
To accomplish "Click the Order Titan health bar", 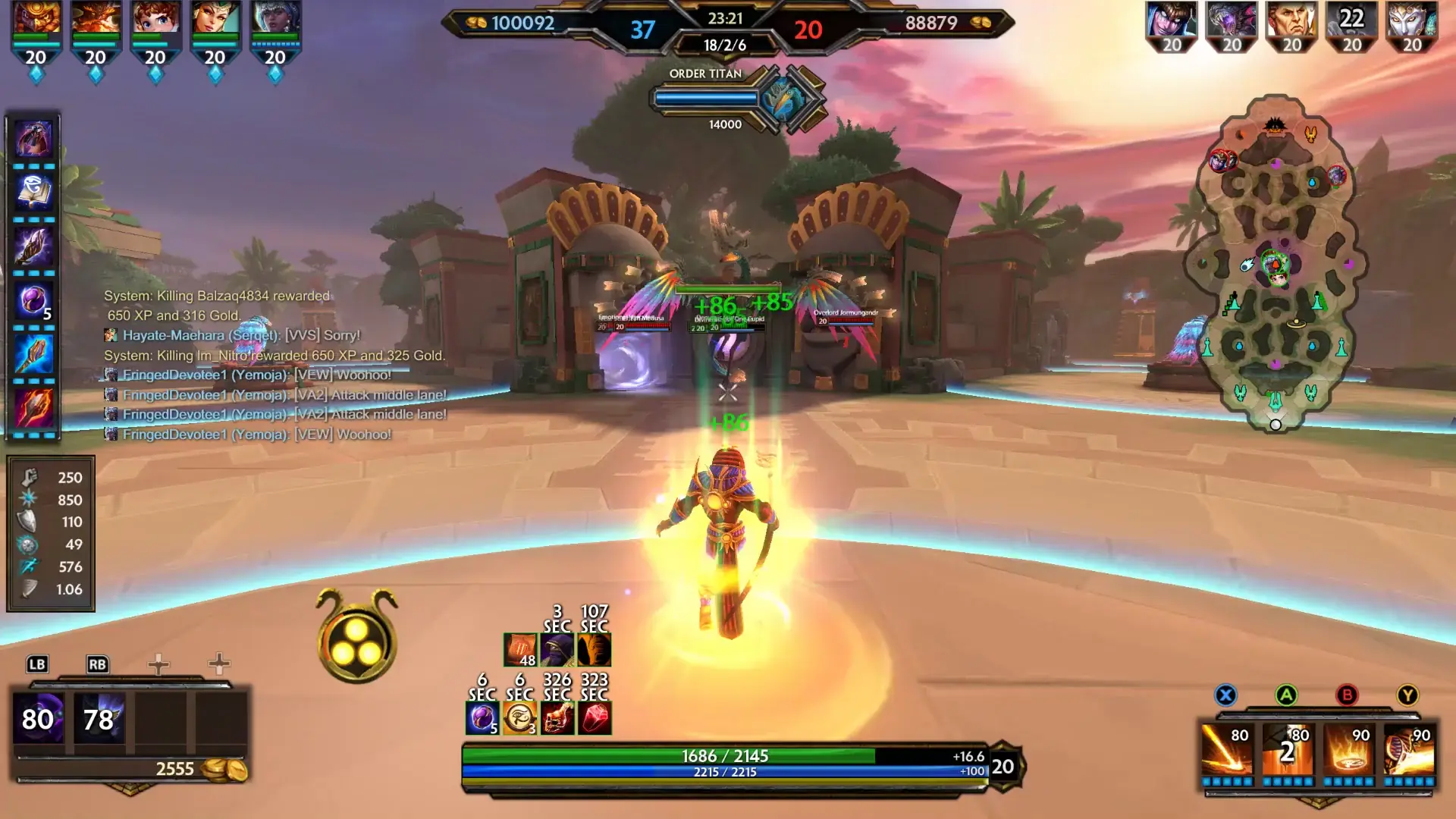I will point(707,96).
